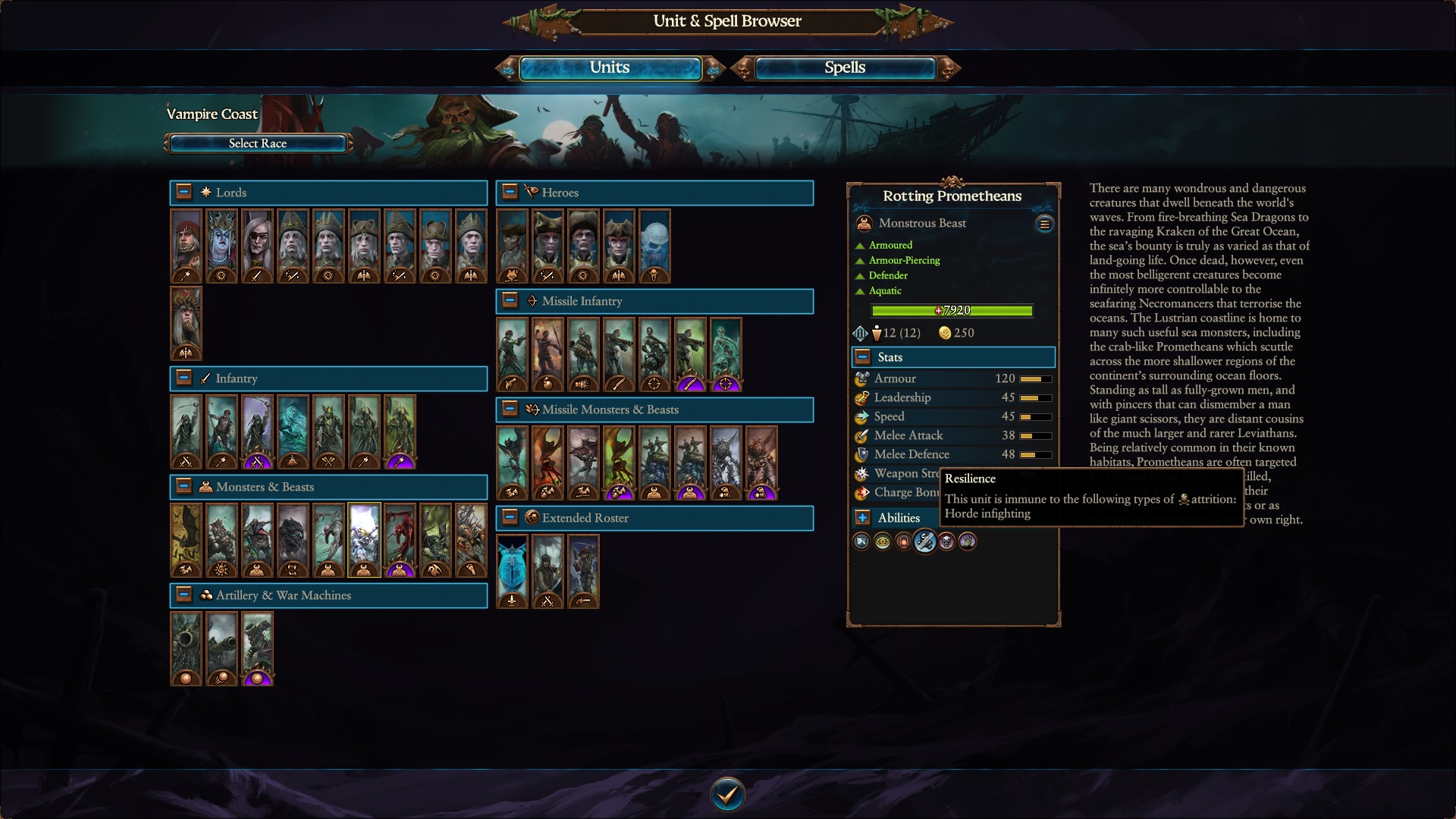
Task: Click the confirm checkmark at screen bottom
Action: [x=727, y=793]
